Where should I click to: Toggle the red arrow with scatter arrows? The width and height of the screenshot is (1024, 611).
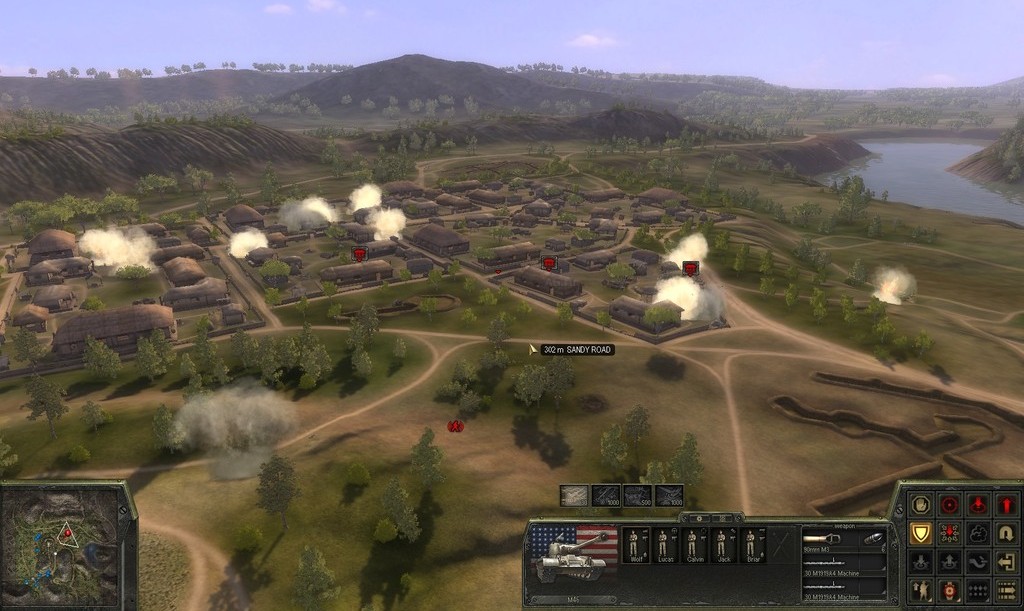tap(949, 533)
